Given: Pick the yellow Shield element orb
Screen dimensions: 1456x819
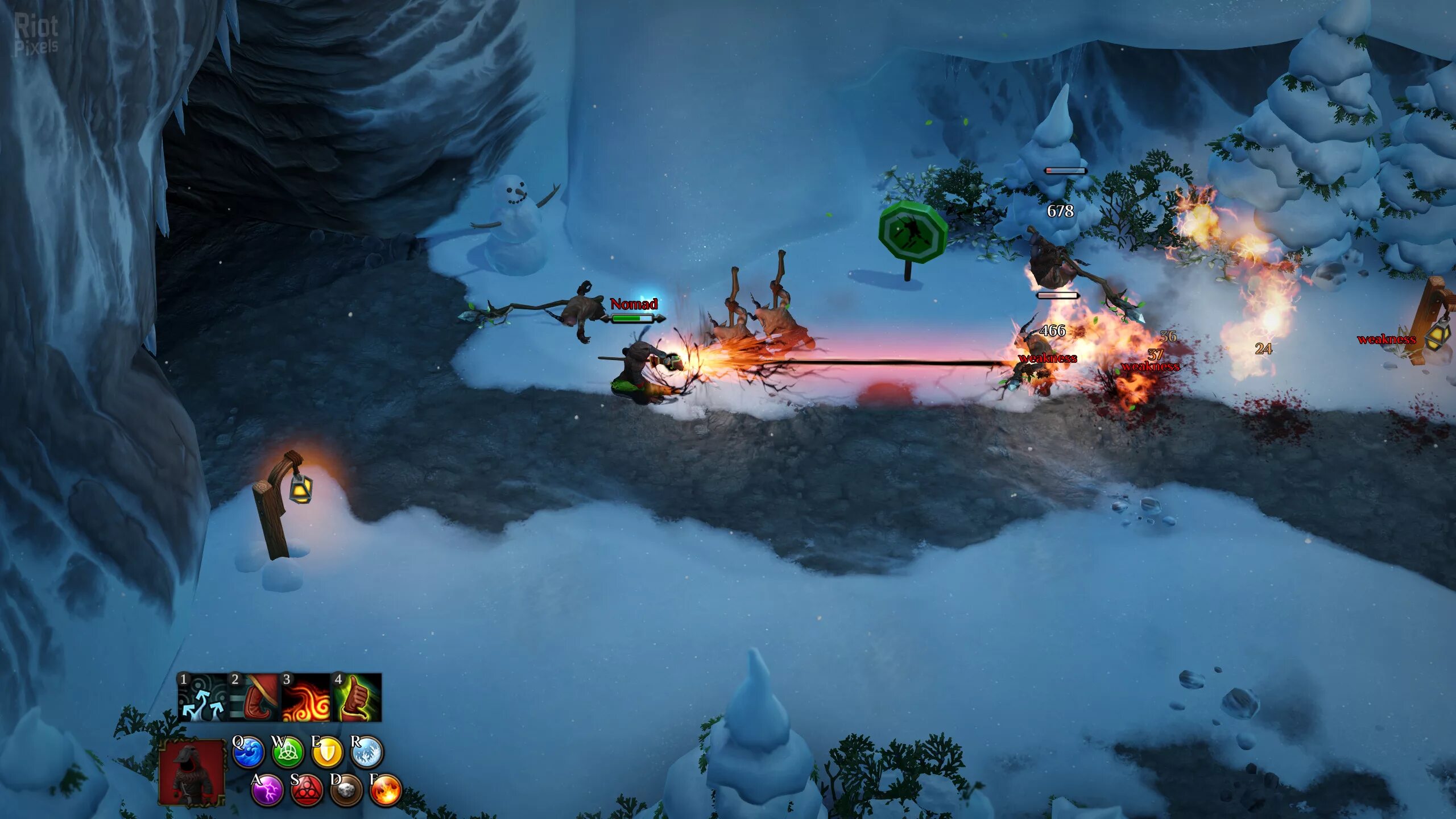Looking at the screenshot, I should (x=328, y=752).
